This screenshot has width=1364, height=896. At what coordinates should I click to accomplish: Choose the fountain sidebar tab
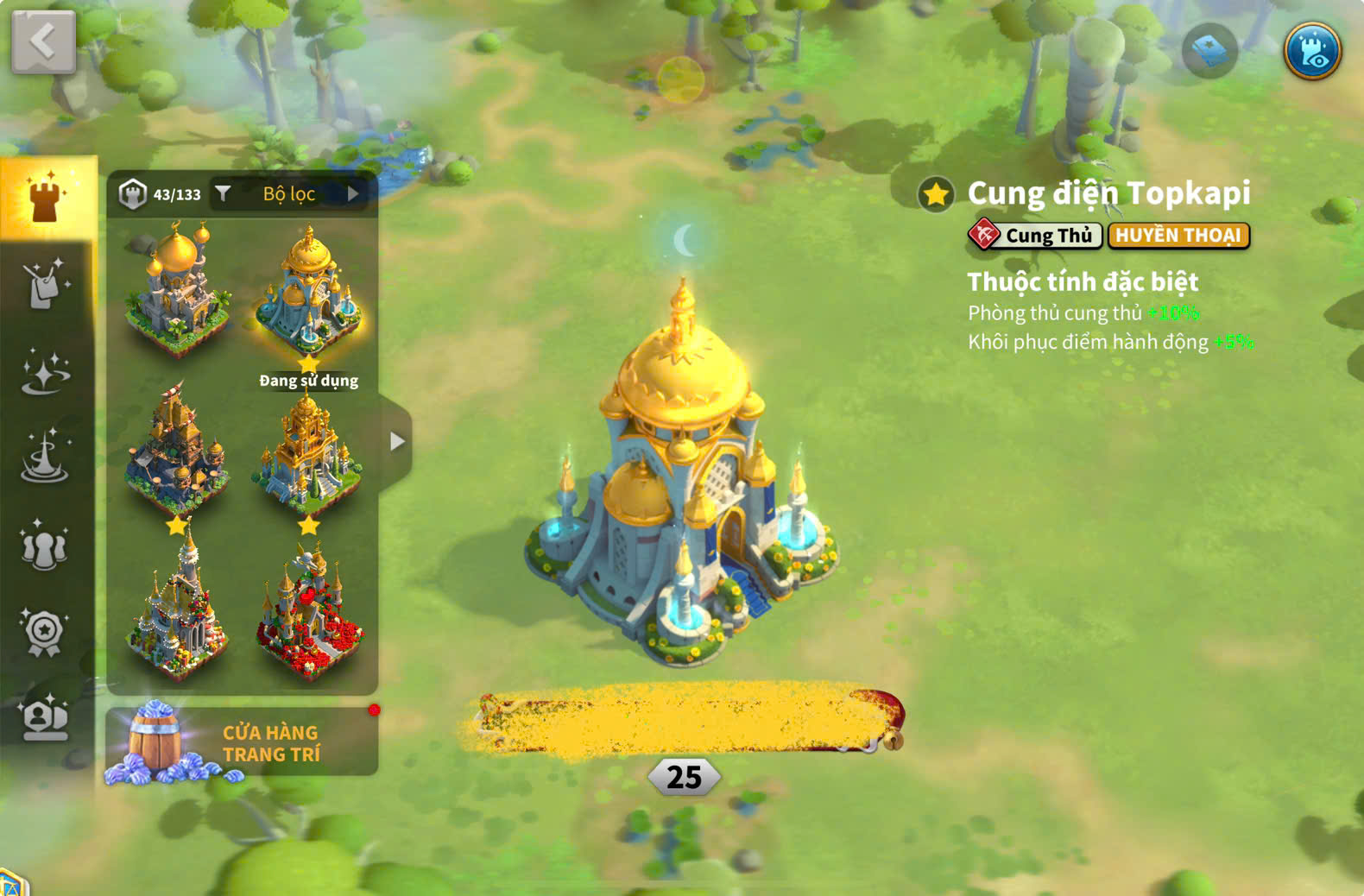tap(45, 458)
